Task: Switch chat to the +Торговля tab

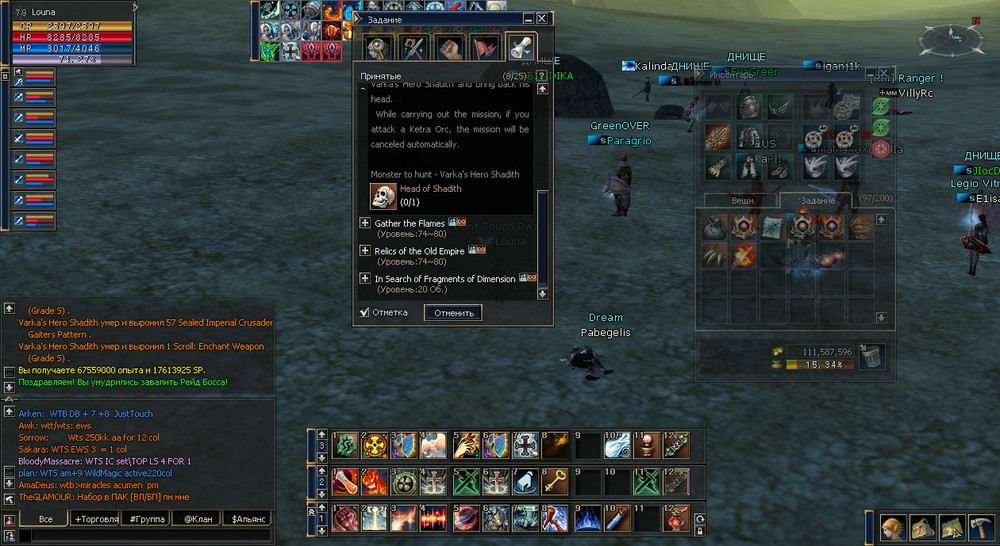Action: click(95, 519)
